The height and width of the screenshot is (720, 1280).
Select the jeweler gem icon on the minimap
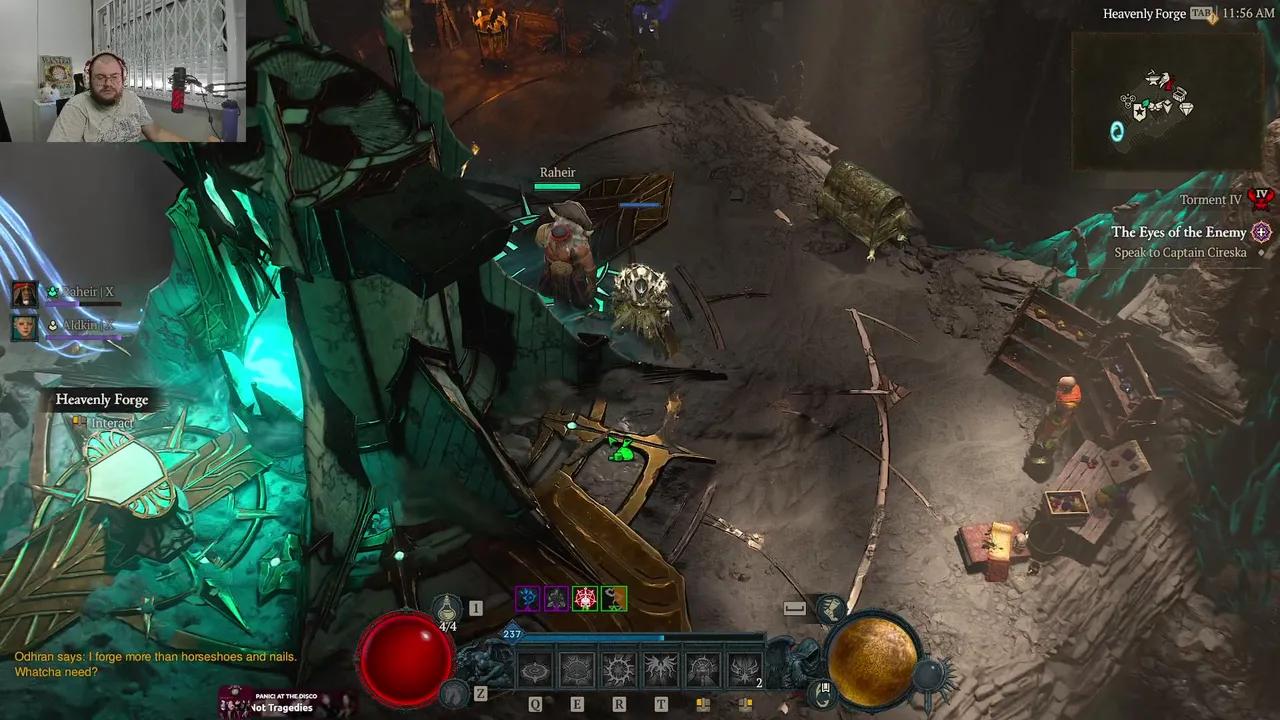1187,109
